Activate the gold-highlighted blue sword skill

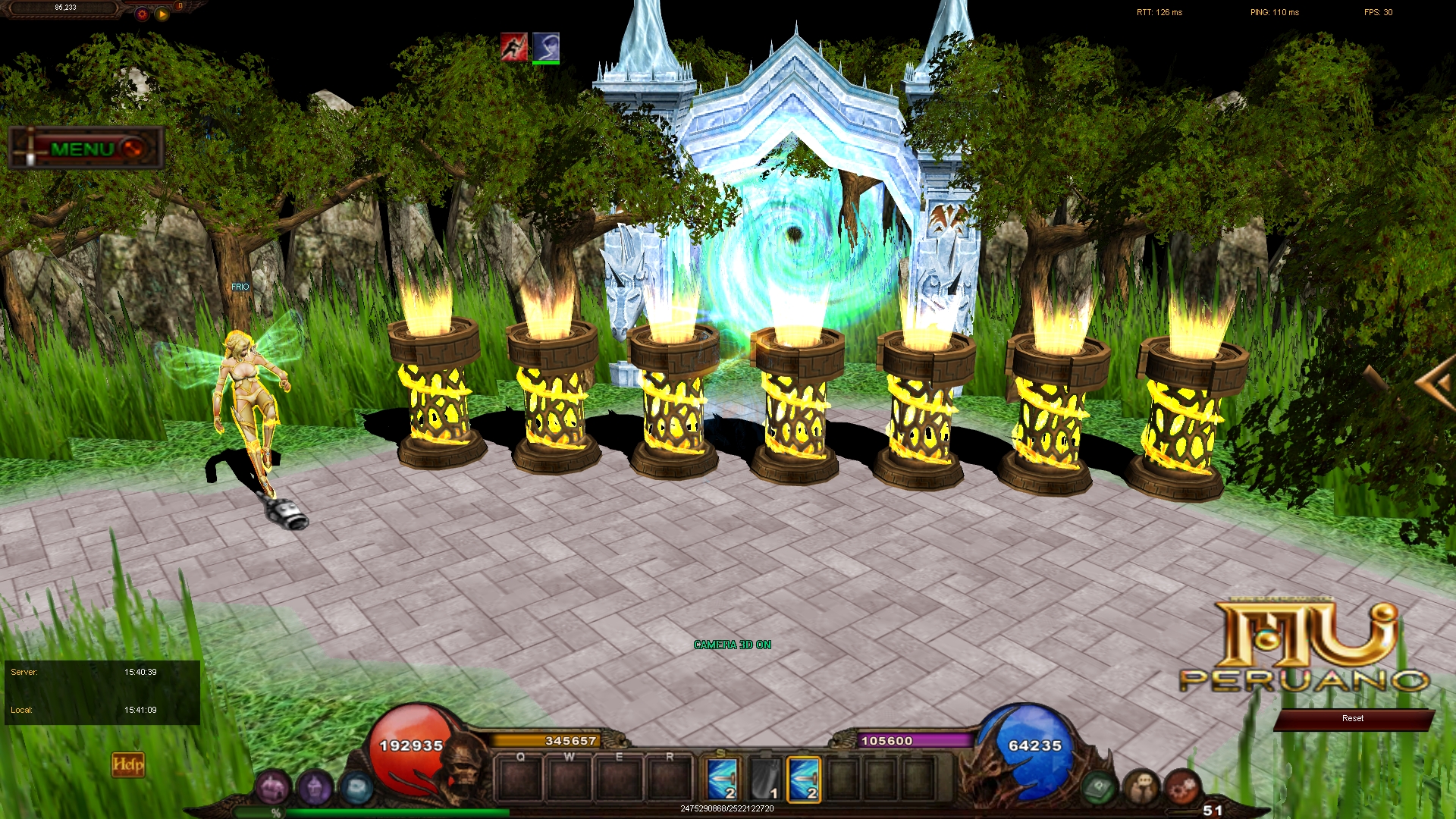click(804, 780)
